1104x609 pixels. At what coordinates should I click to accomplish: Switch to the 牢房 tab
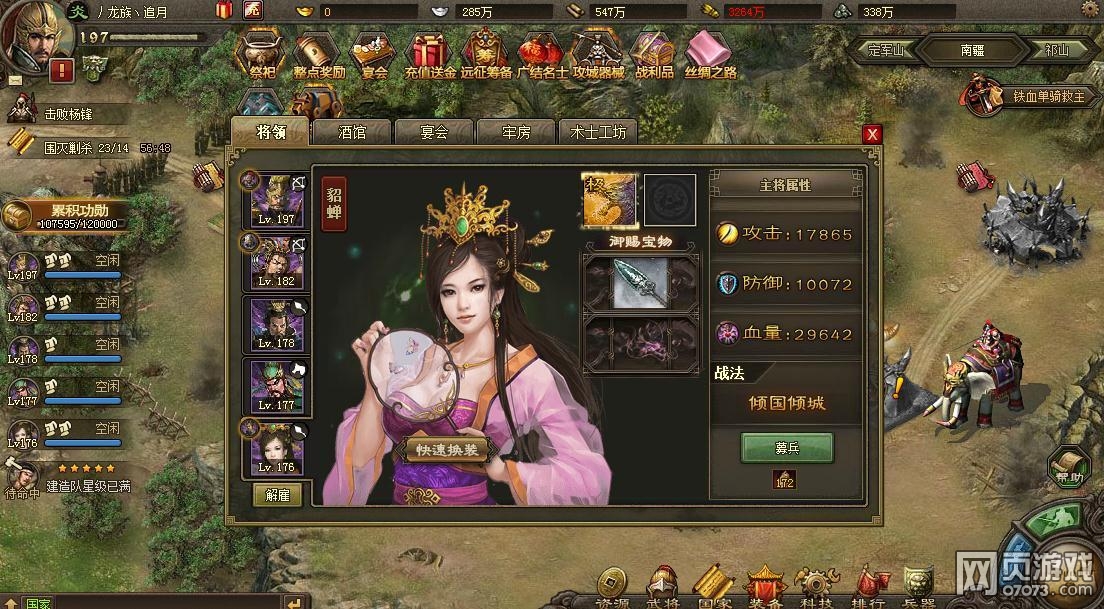pos(516,132)
